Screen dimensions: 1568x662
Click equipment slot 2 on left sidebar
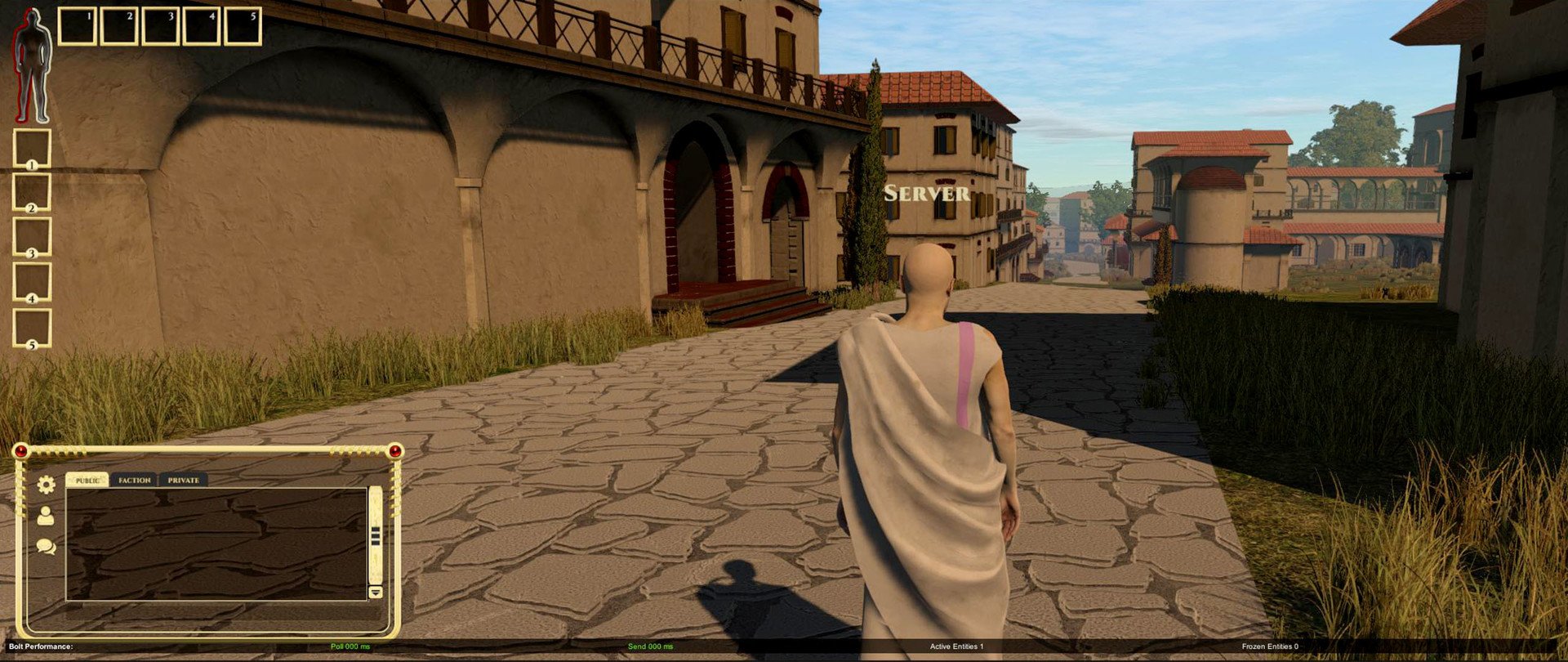tap(32, 190)
